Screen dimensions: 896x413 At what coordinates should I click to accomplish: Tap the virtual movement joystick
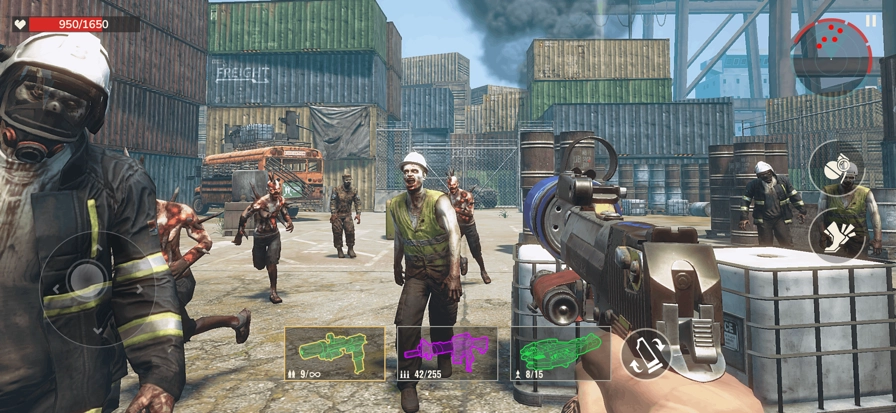(86, 277)
